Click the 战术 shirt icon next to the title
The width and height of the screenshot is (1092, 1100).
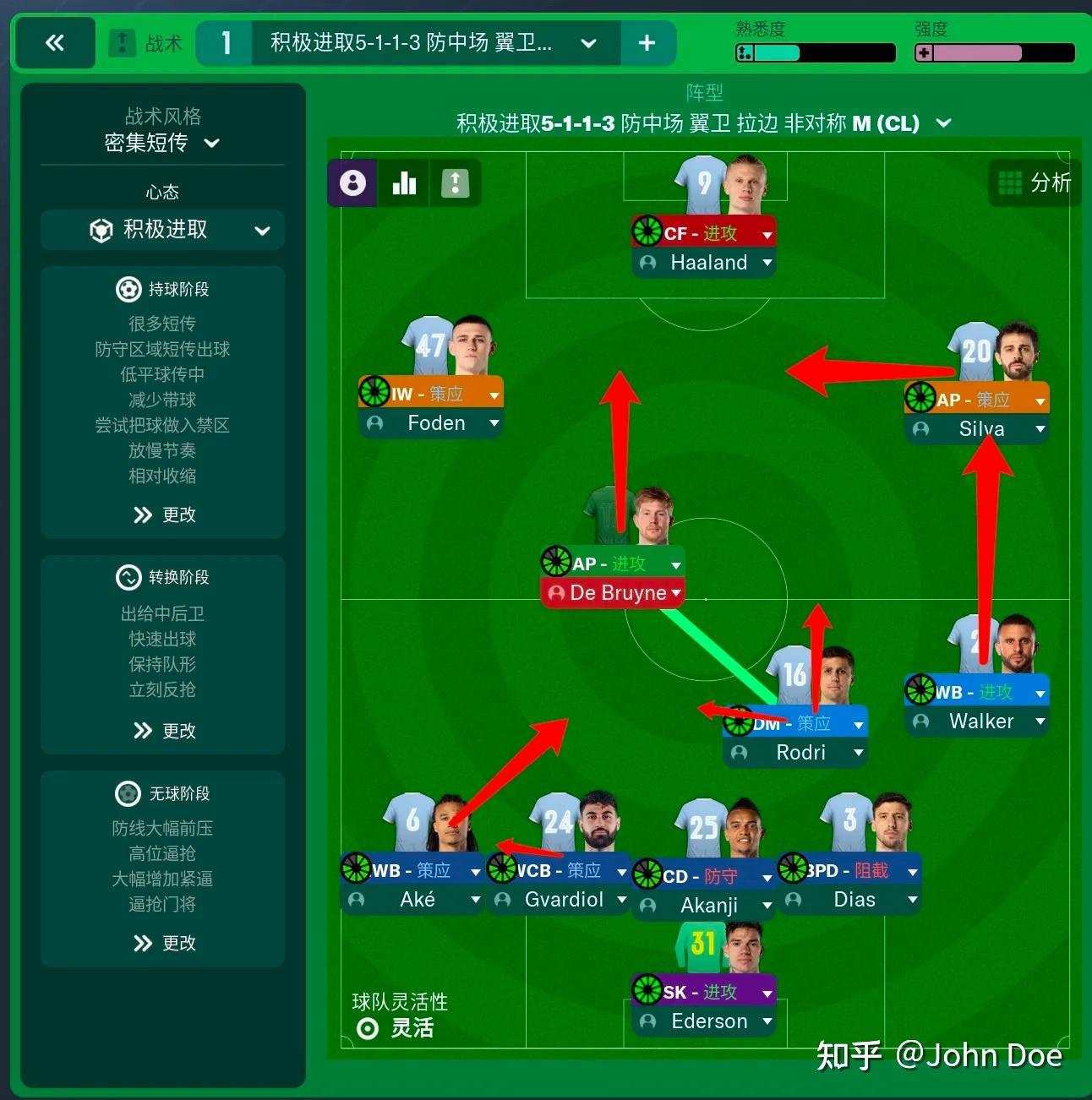tap(121, 42)
